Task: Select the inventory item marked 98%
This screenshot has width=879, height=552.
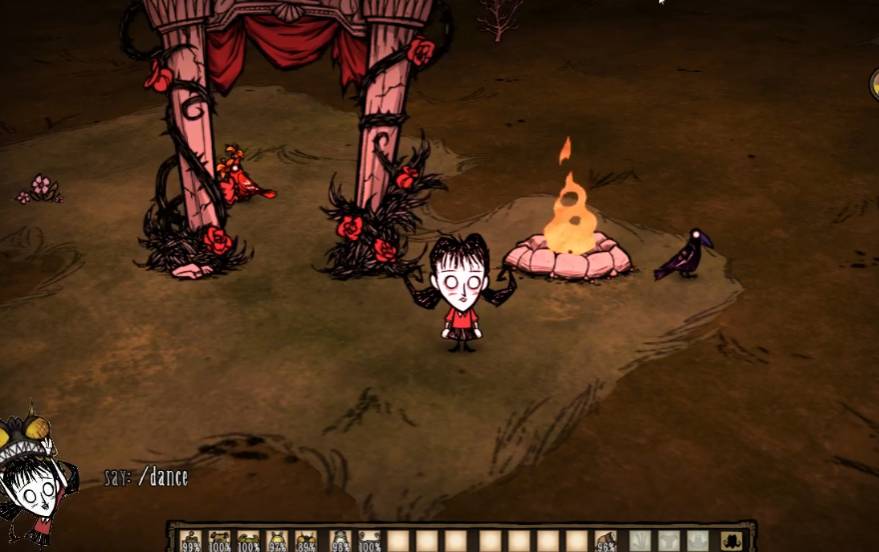Action: coord(341,541)
